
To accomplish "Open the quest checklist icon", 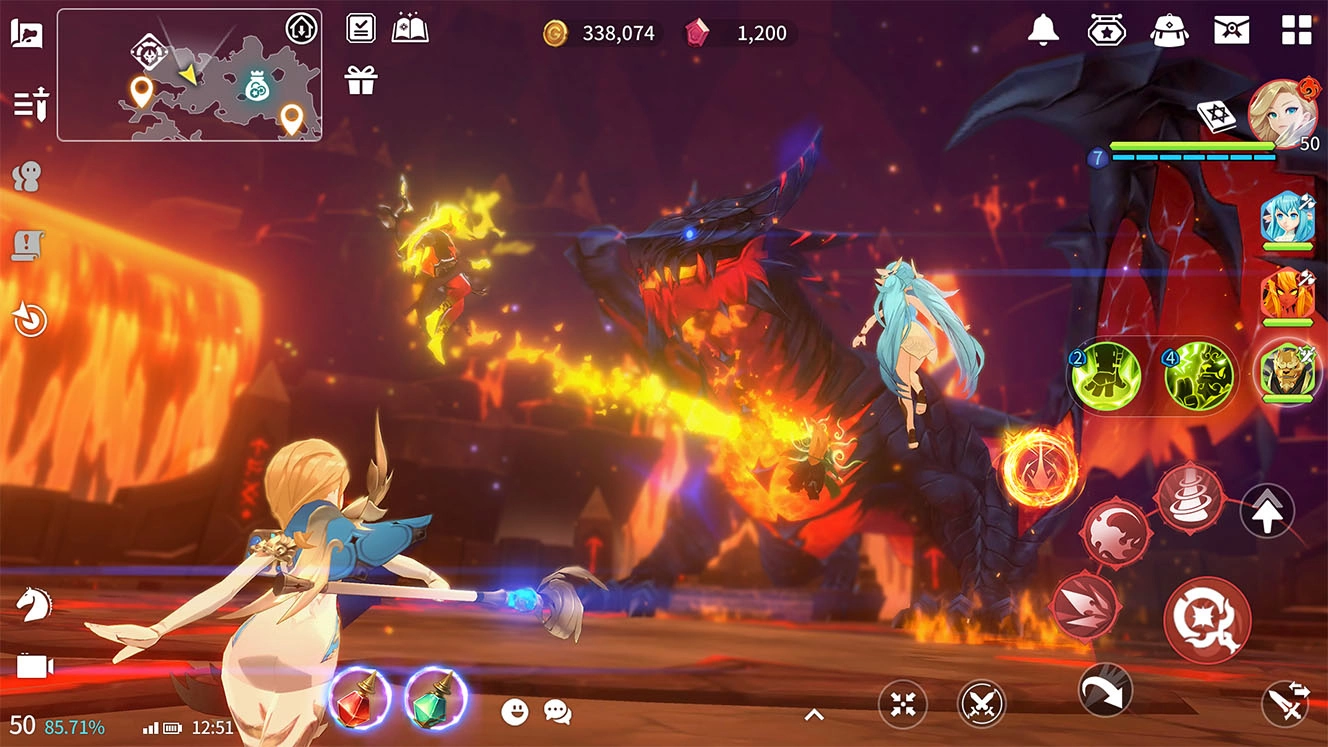I will point(361,28).
